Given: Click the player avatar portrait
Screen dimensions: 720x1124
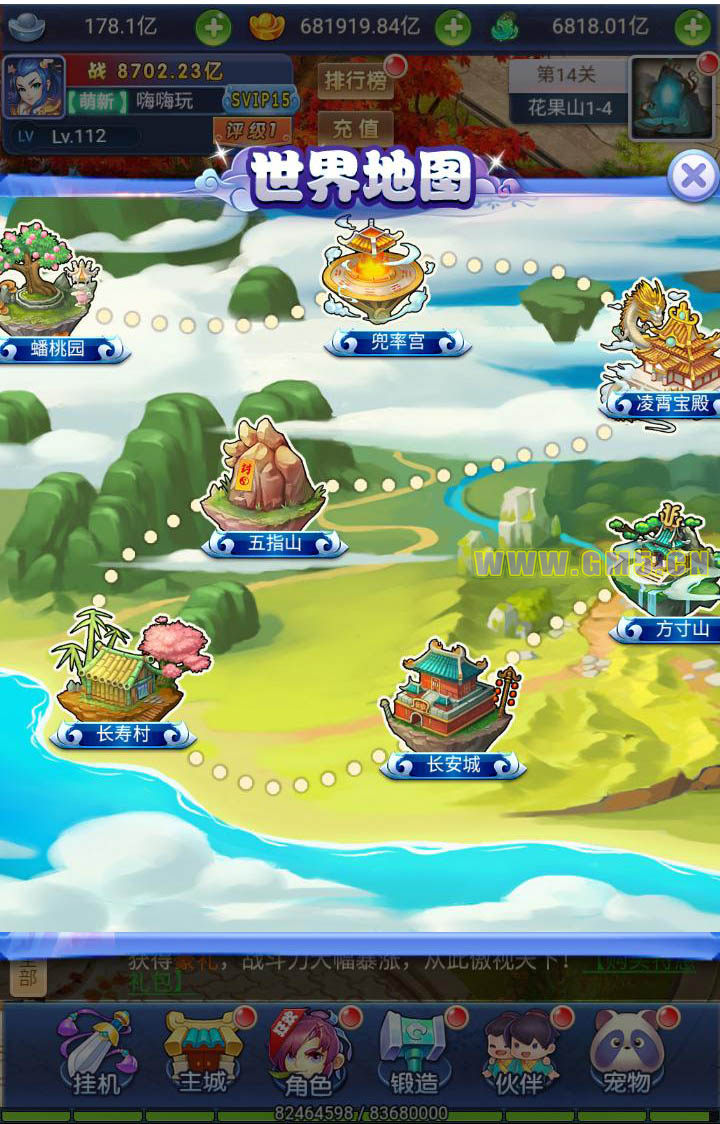Looking at the screenshot, I should click(x=34, y=87).
